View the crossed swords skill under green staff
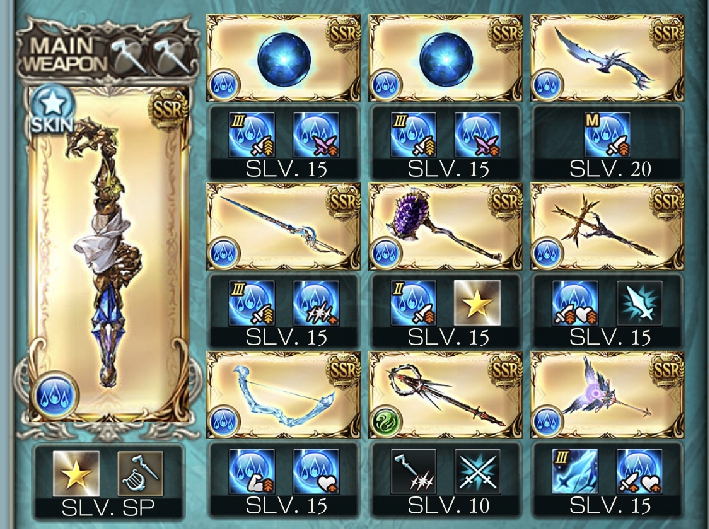Viewport: 709px width, 529px height. tap(476, 470)
